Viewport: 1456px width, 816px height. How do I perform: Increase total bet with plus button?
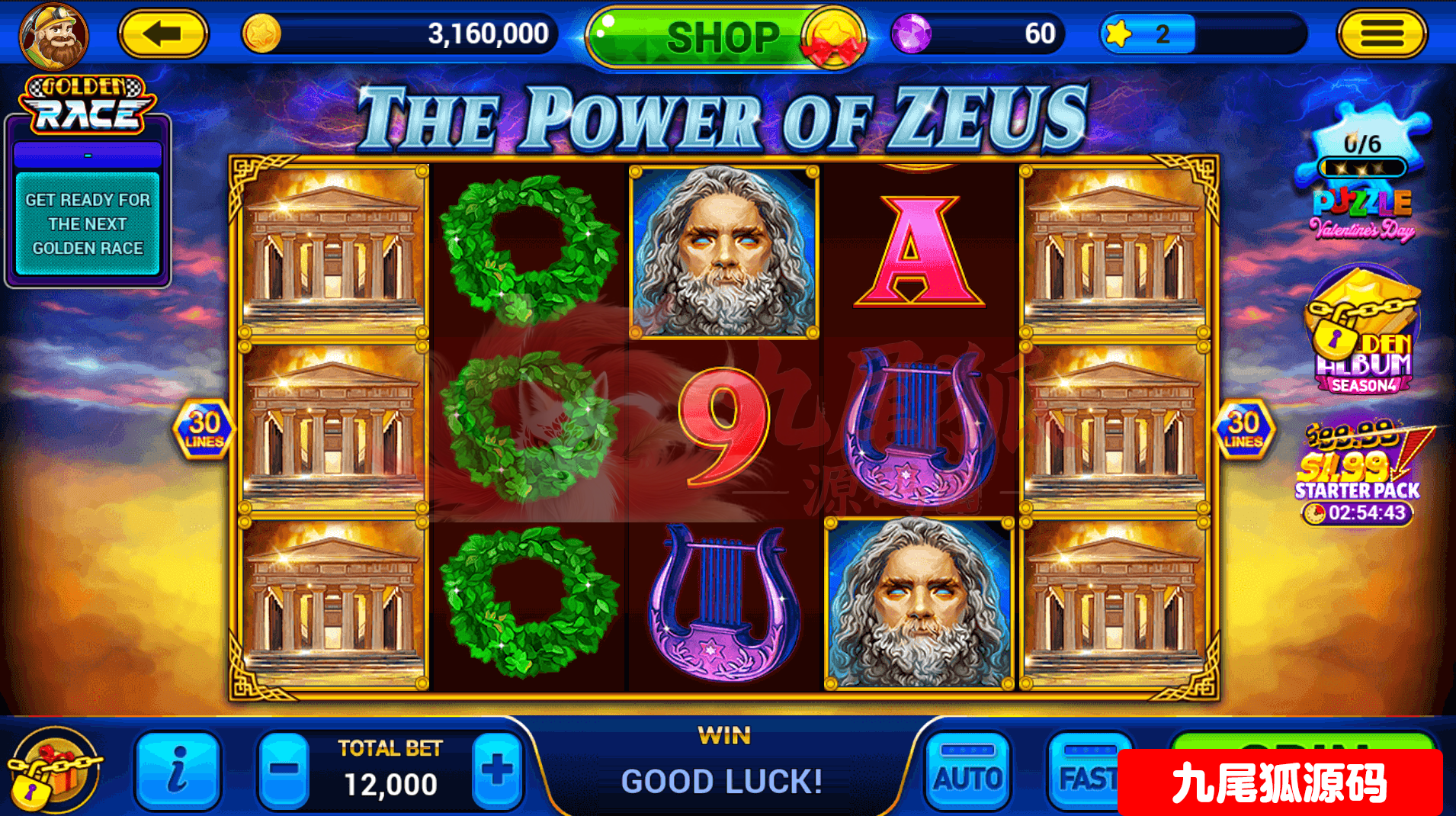[497, 770]
